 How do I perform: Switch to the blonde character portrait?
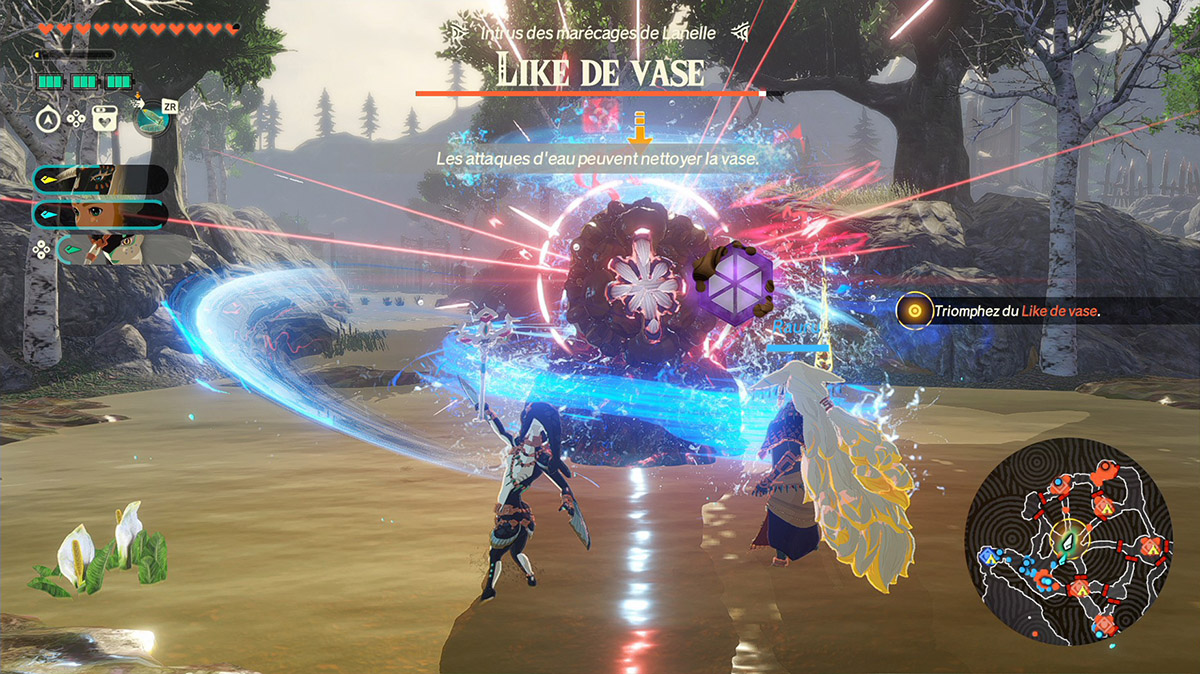(x=100, y=214)
